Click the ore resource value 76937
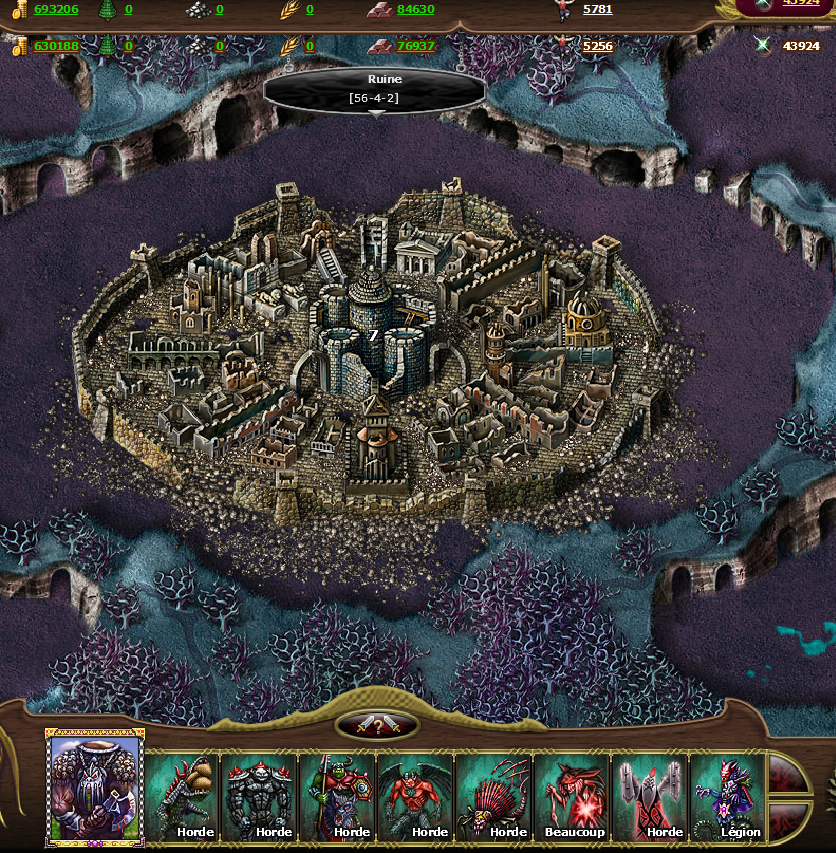This screenshot has height=853, width=836. [x=415, y=45]
